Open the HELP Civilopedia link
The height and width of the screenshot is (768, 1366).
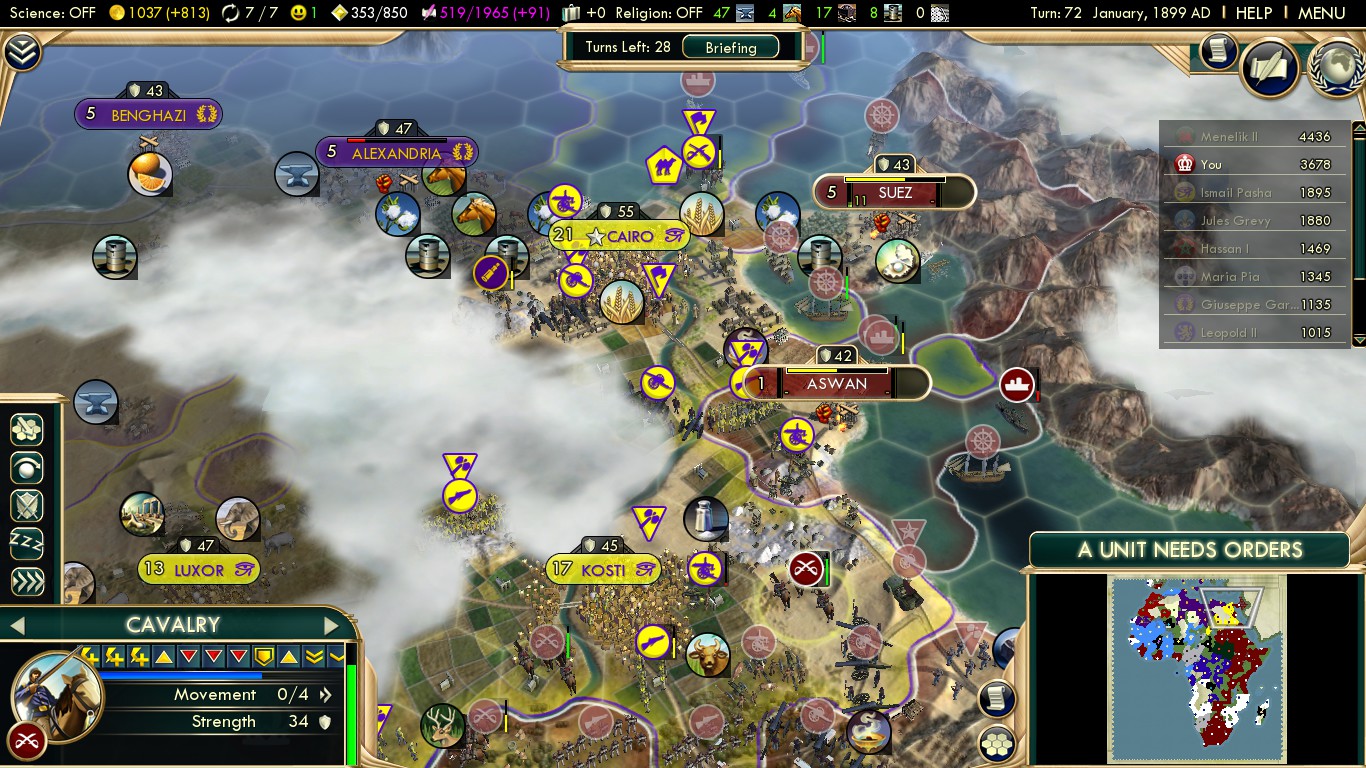[x=1253, y=13]
